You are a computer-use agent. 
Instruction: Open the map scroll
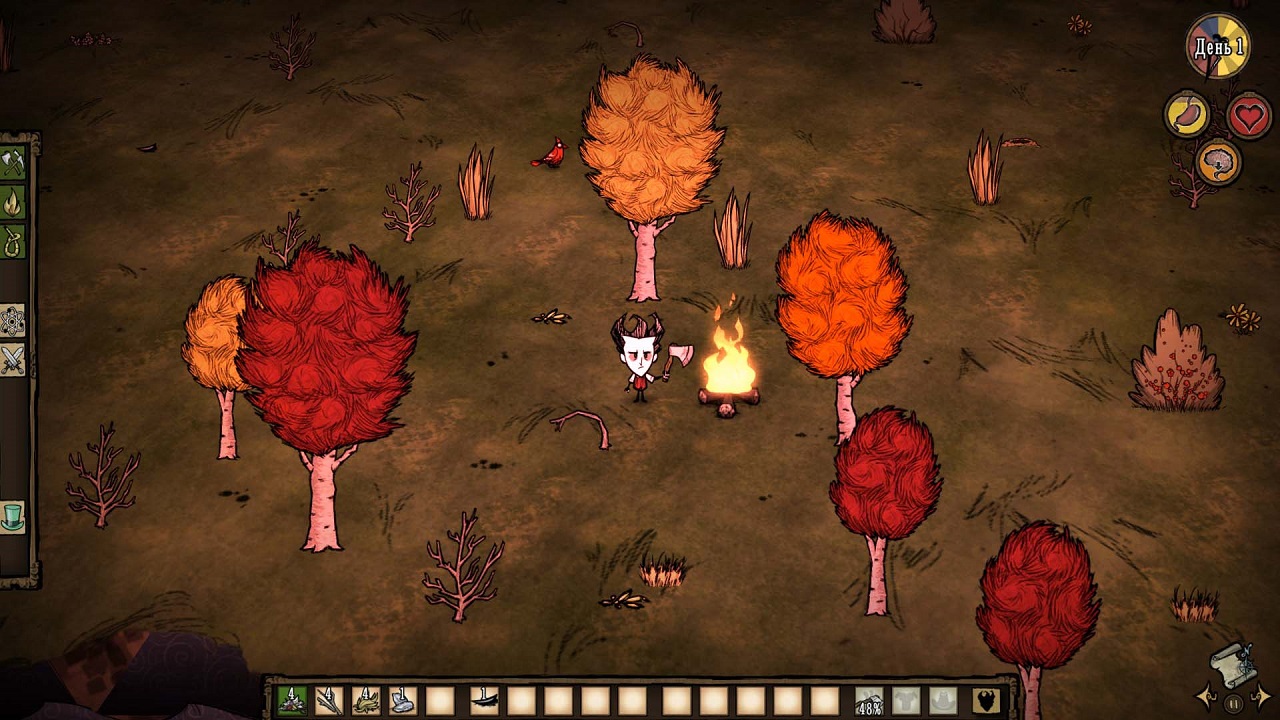1233,662
